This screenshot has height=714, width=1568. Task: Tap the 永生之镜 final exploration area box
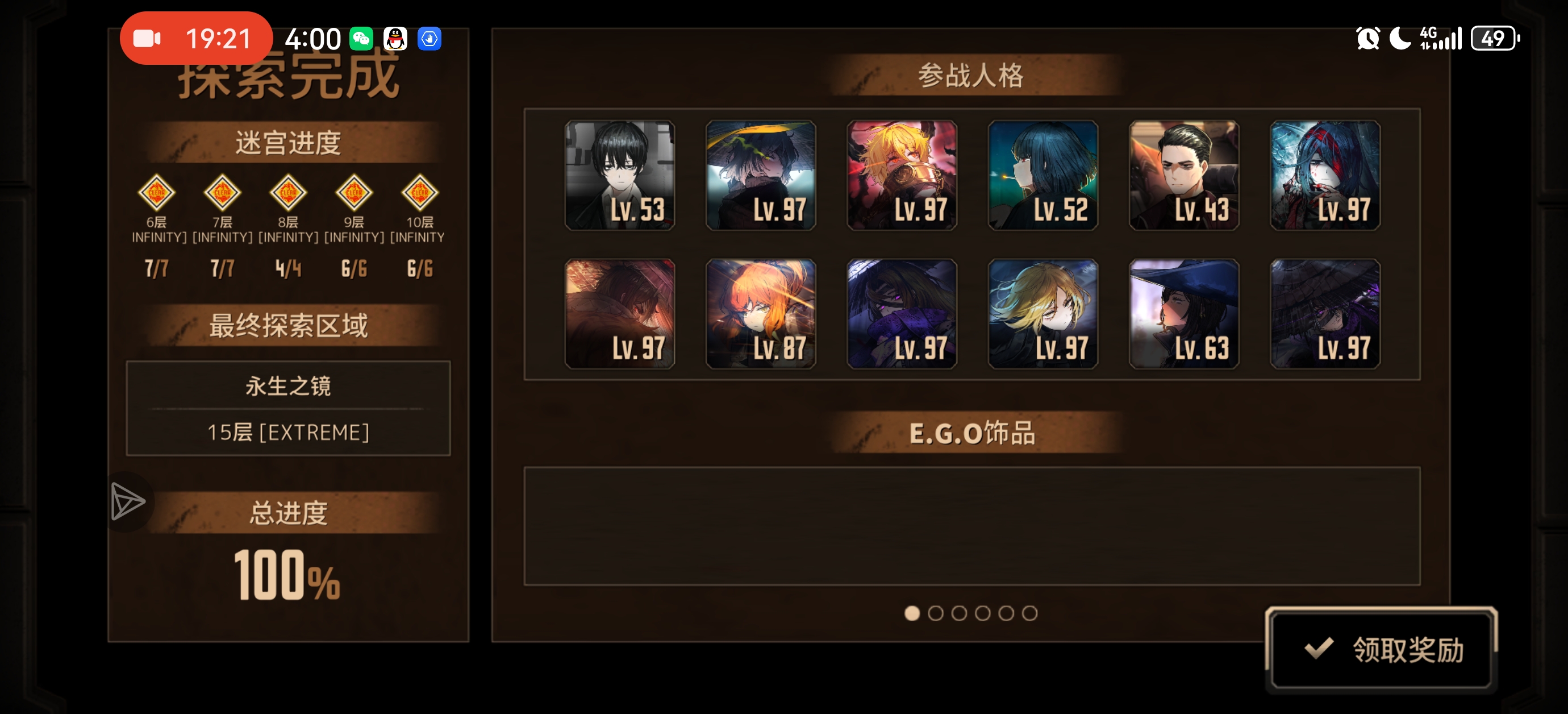[288, 408]
